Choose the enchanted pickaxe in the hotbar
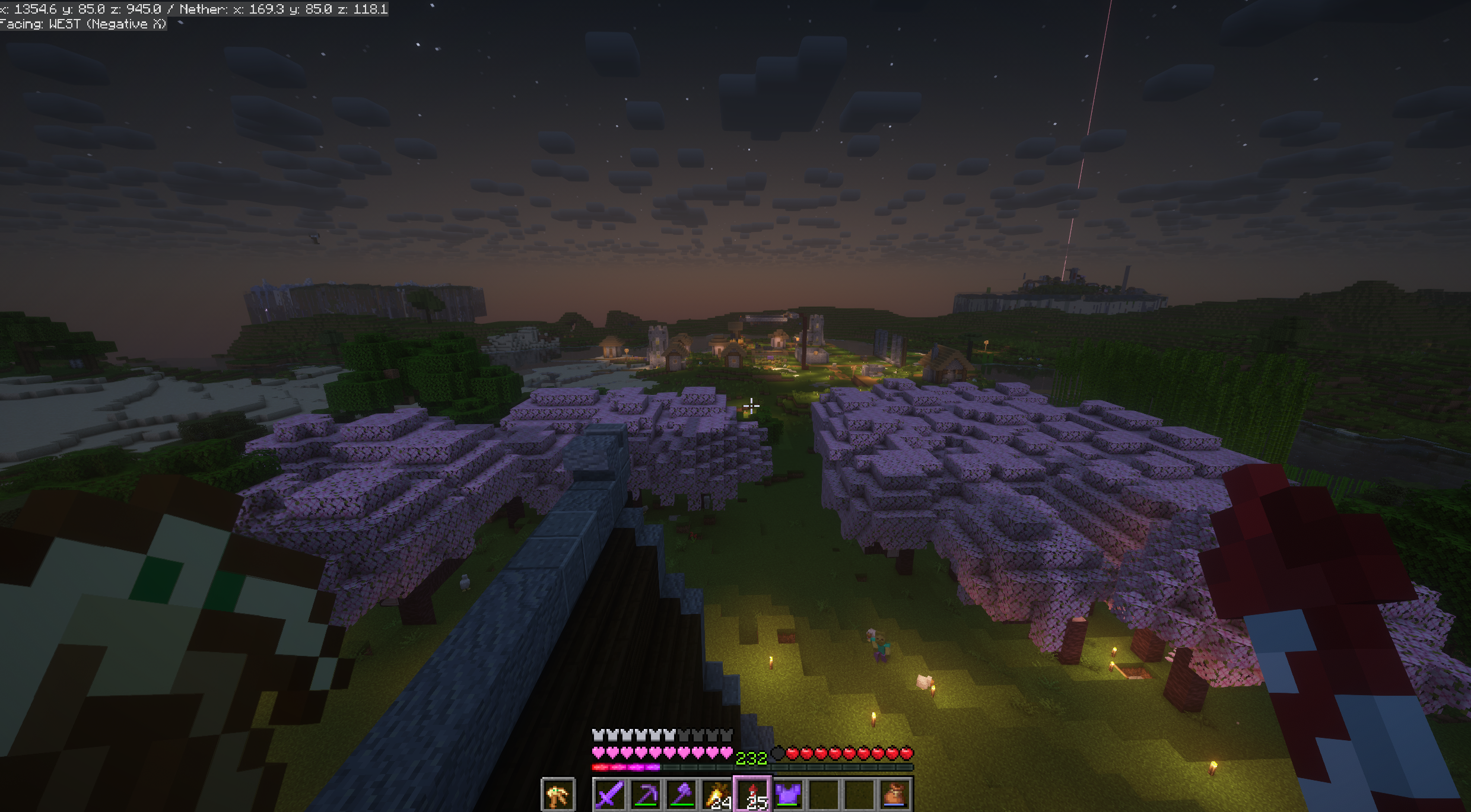 click(646, 795)
